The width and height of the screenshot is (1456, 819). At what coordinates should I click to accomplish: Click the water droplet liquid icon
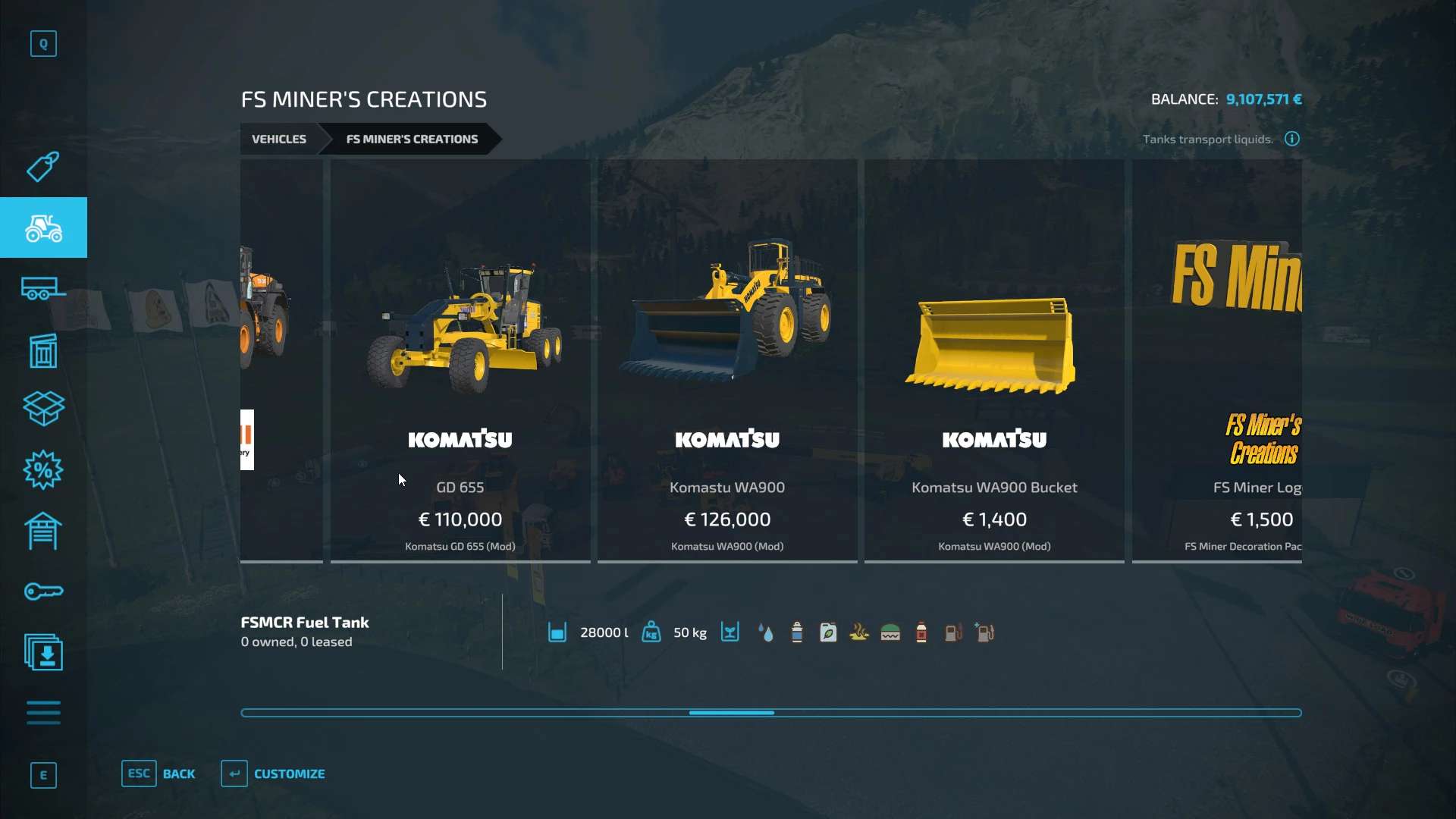coord(766,632)
